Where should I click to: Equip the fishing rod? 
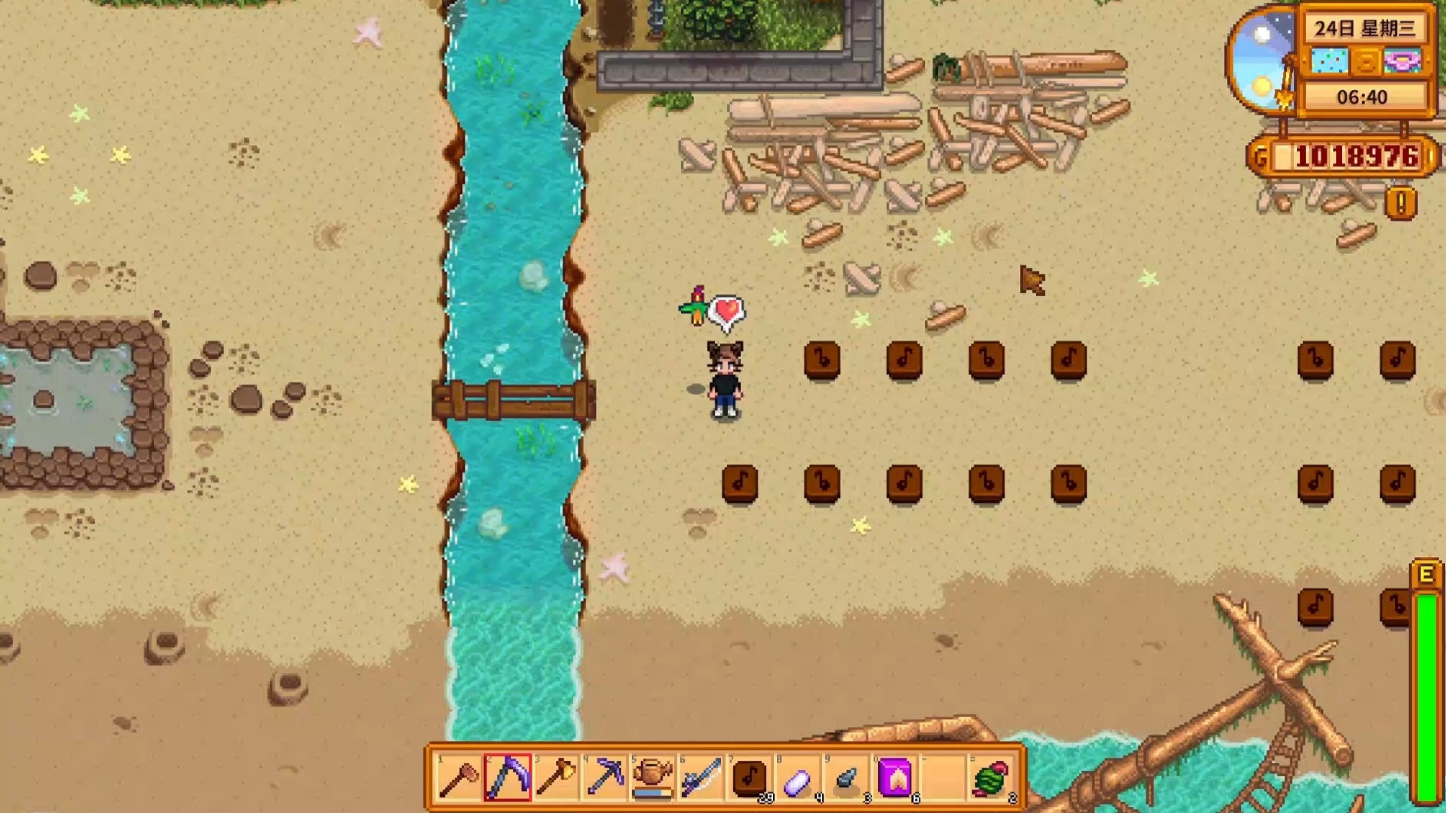click(701, 777)
